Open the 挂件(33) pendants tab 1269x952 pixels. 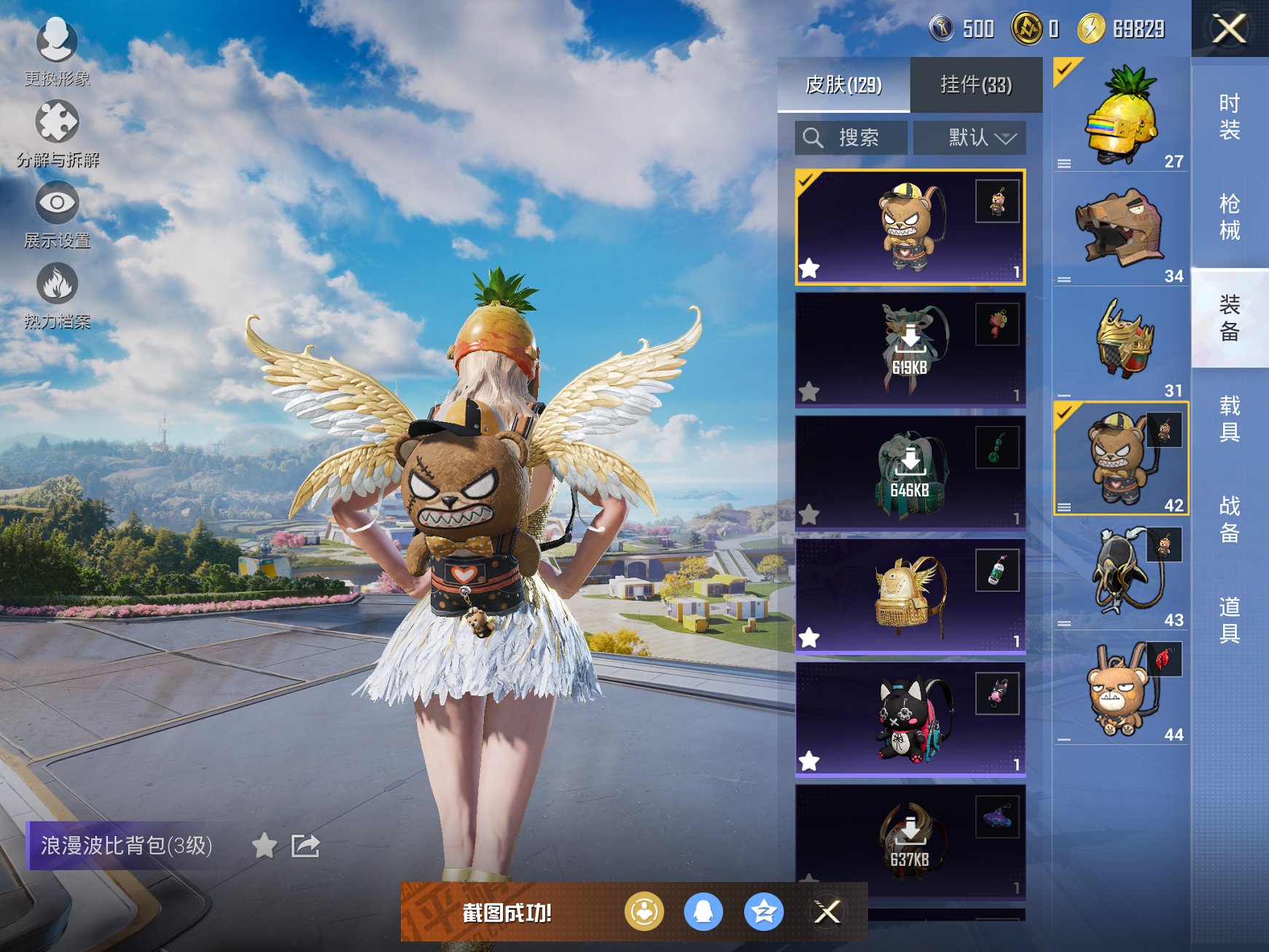[x=975, y=85]
